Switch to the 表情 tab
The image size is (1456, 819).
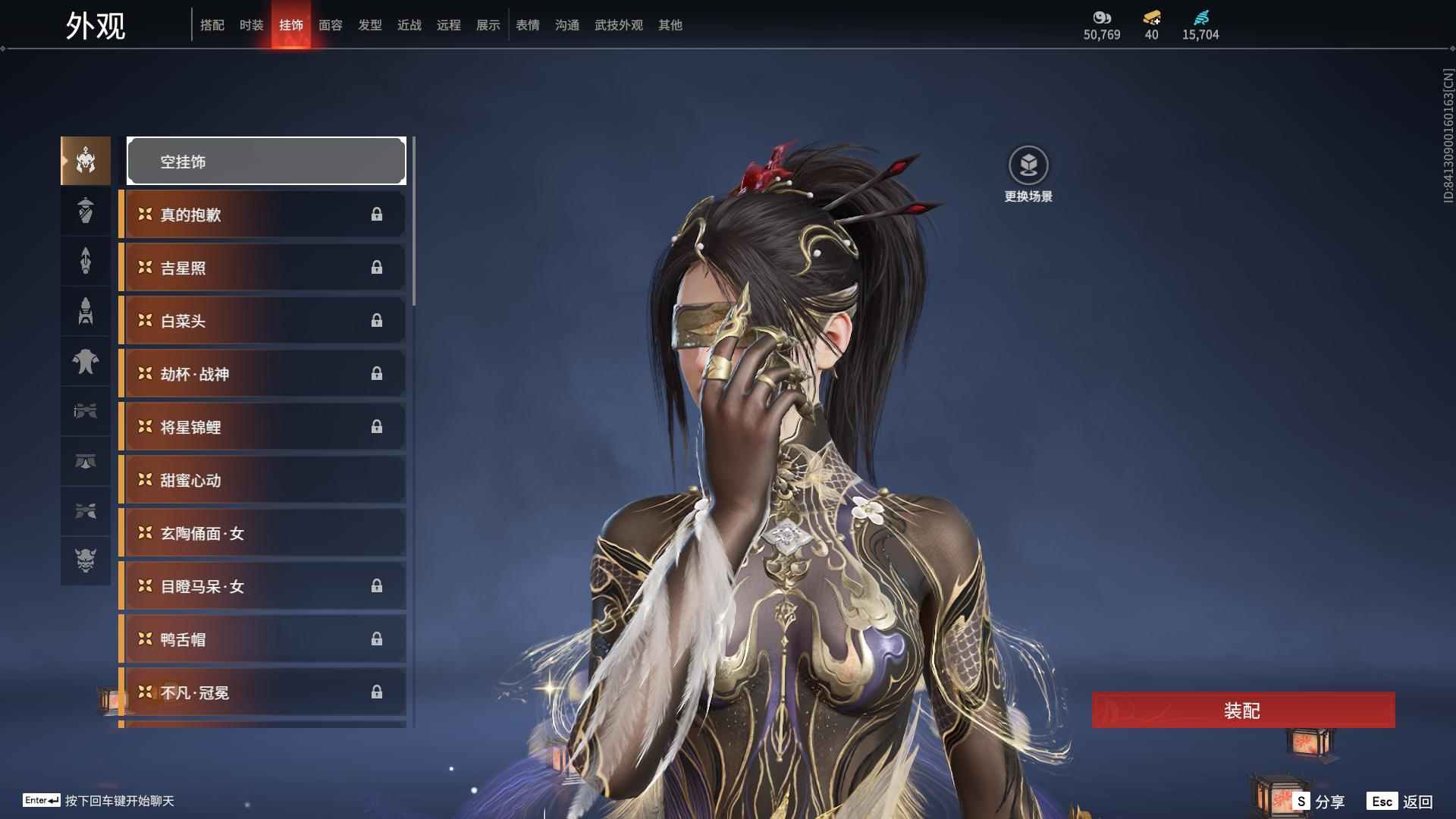point(527,25)
